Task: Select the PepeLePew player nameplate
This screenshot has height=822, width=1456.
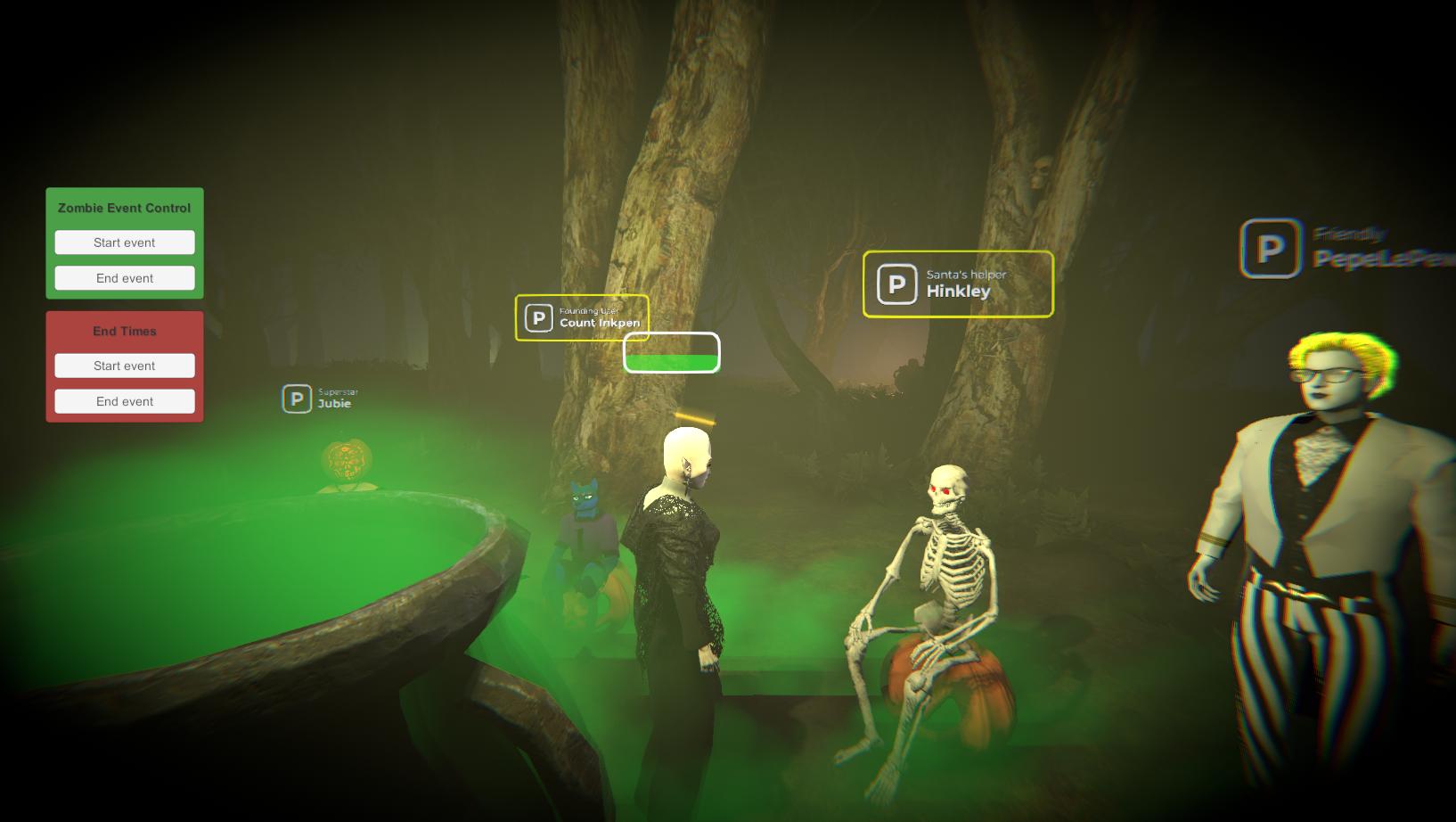Action: 1347,248
